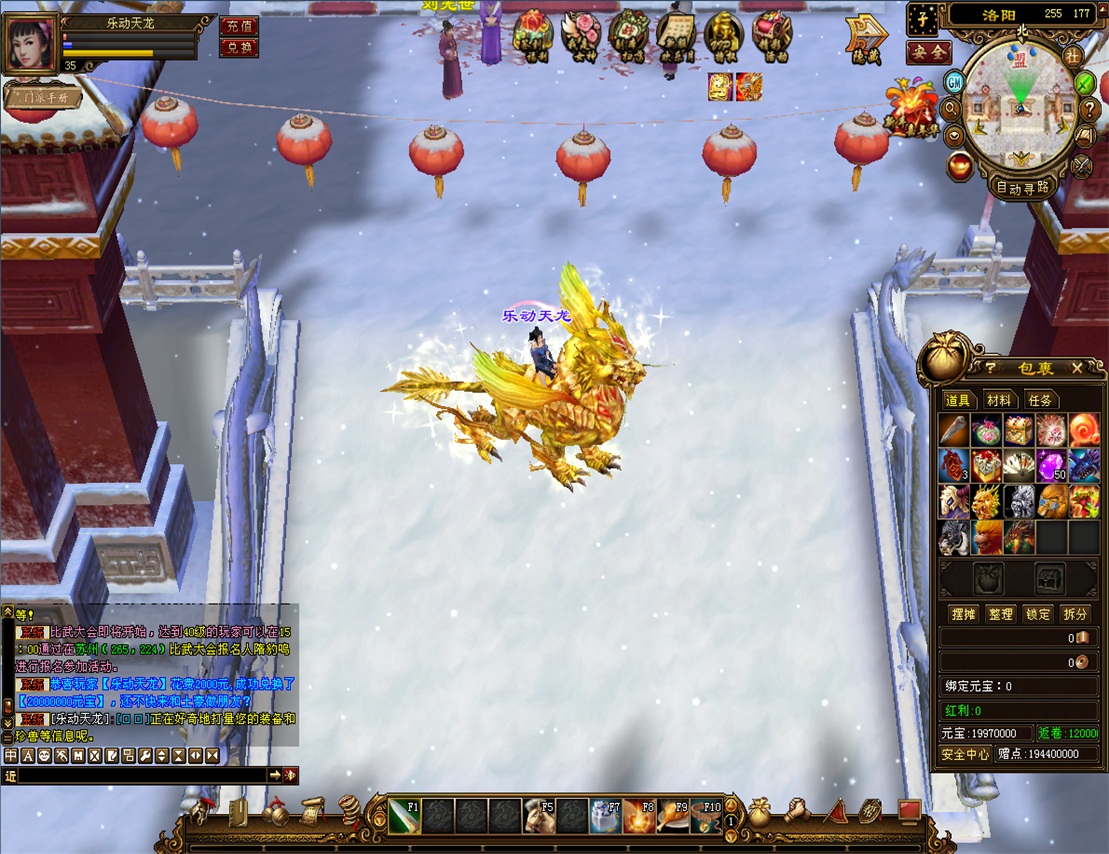Switch to the 材料 materials tab

click(x=998, y=400)
